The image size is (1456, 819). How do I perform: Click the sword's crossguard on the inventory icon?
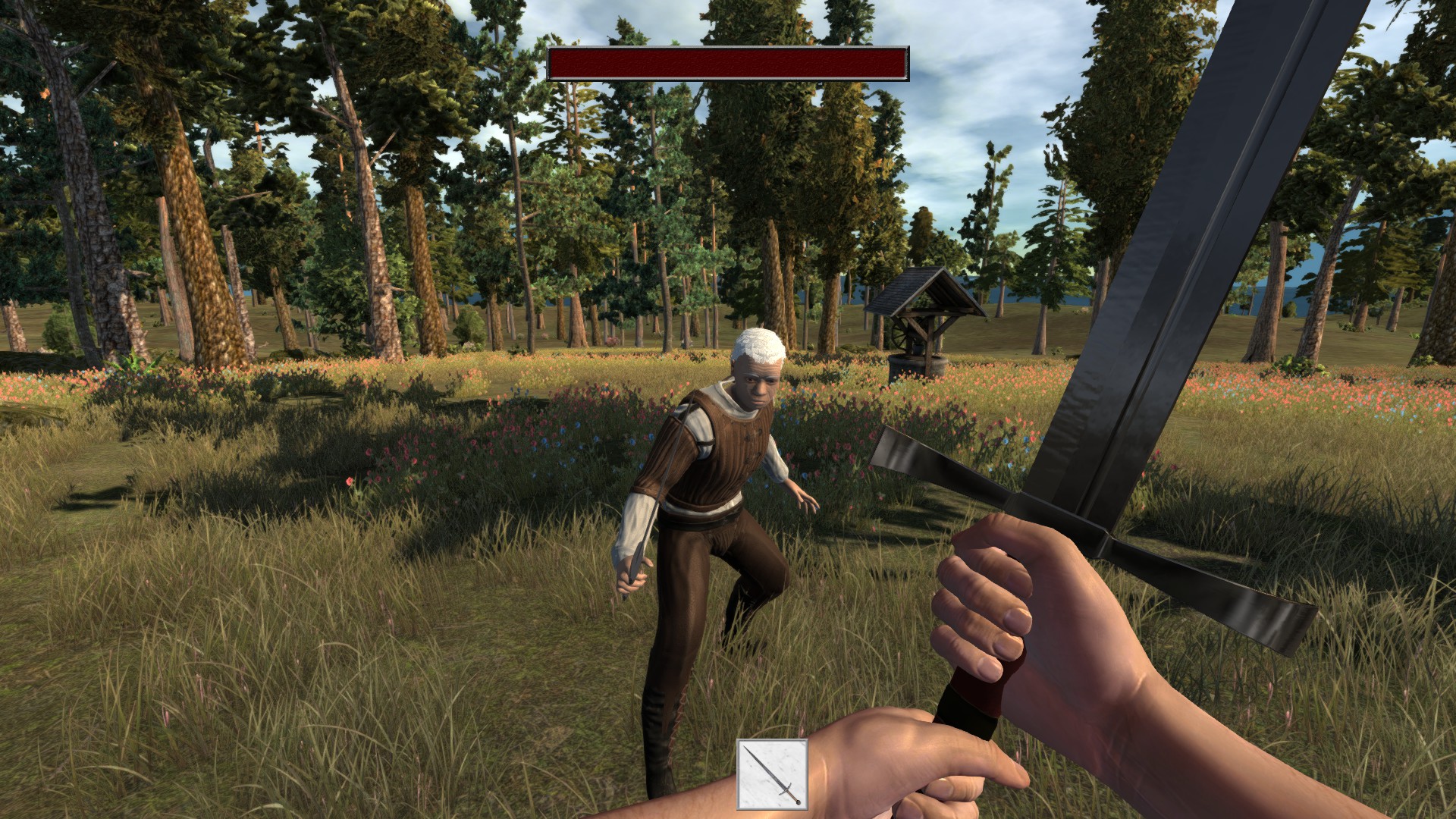click(x=785, y=790)
